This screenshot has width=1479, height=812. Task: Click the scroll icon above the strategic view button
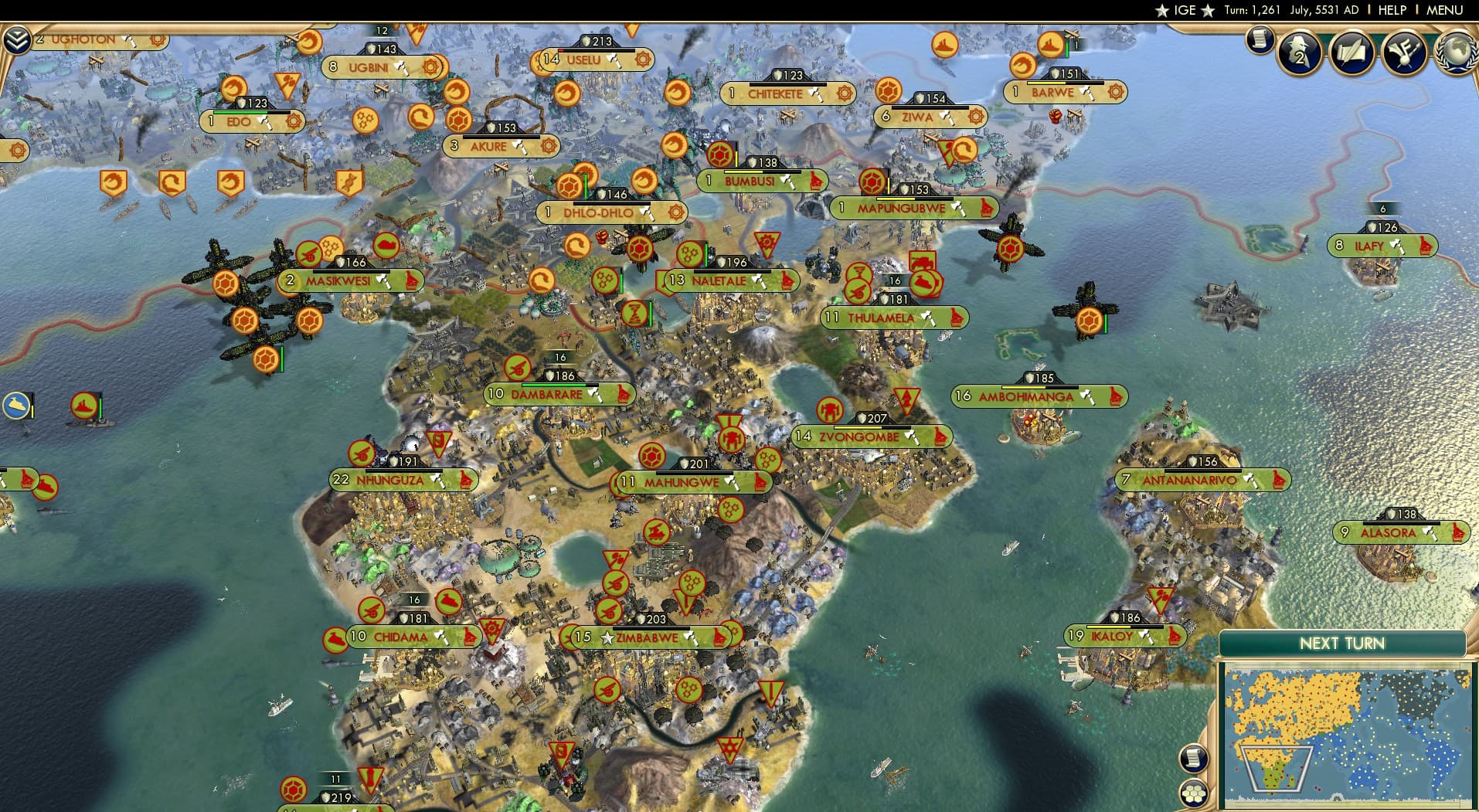tap(1193, 758)
